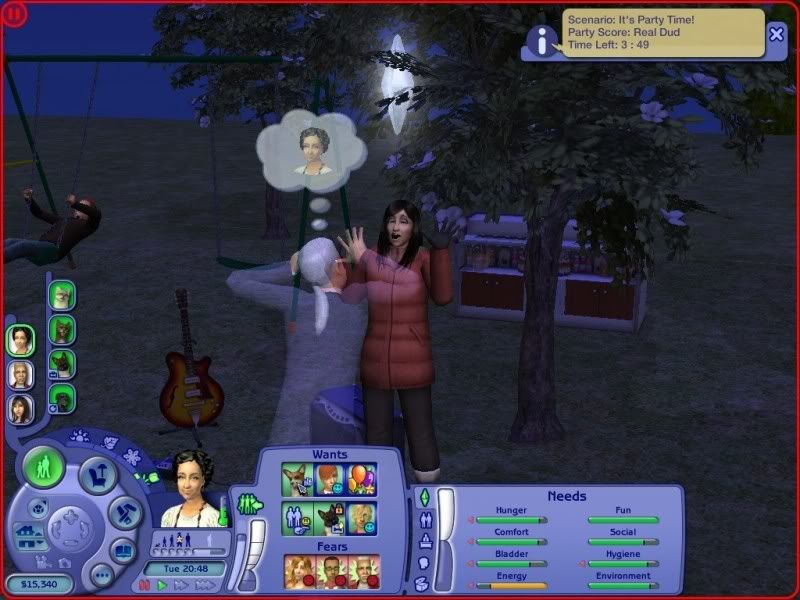Viewport: 800px width, 600px height.
Task: Select the white cat portrait
Action: [62, 294]
